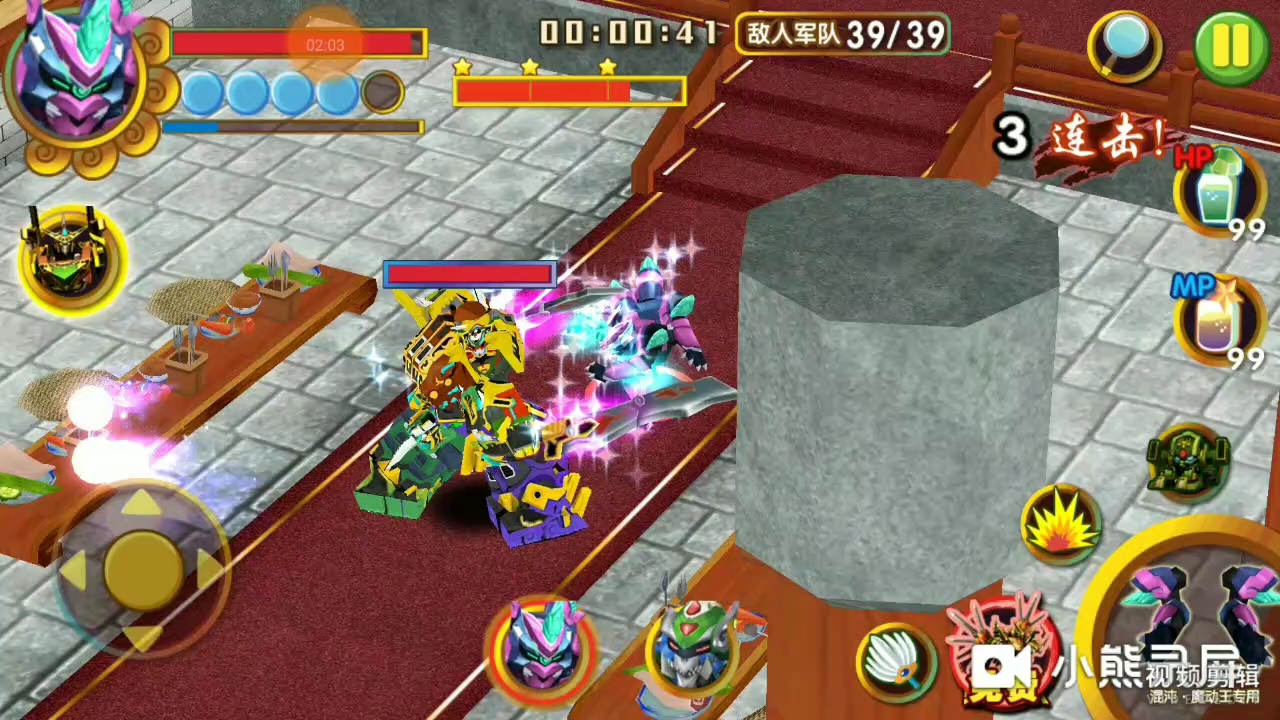The image size is (1280, 720).
Task: Select the green armored robot icon
Action: tap(1189, 464)
